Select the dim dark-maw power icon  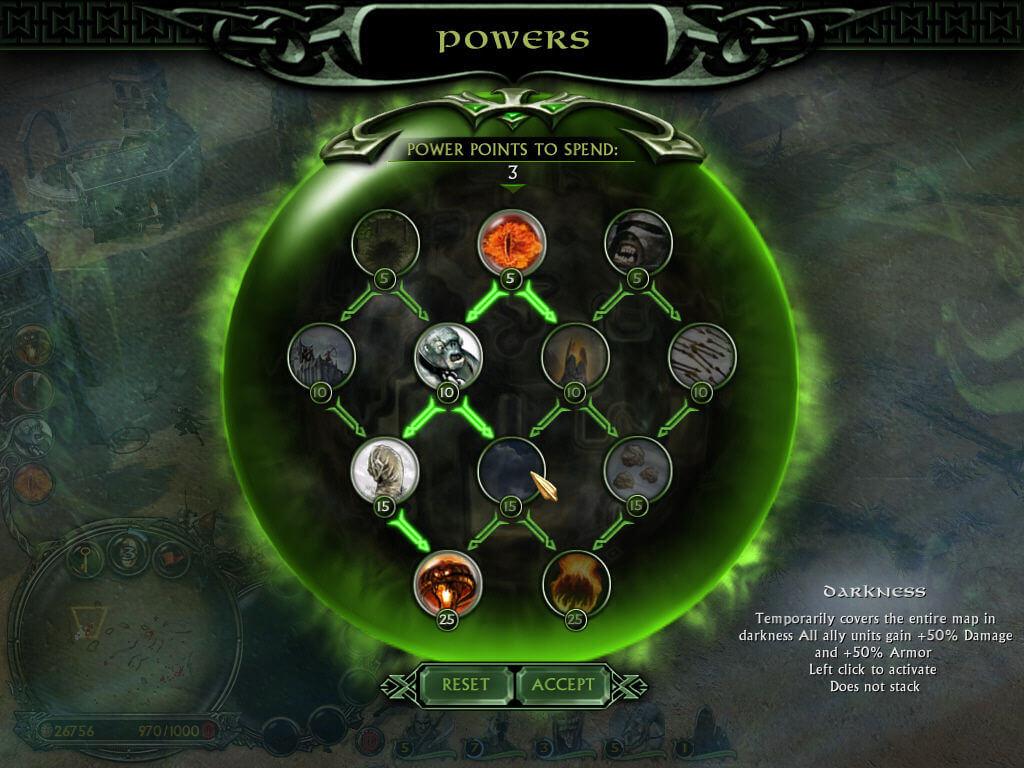click(385, 242)
